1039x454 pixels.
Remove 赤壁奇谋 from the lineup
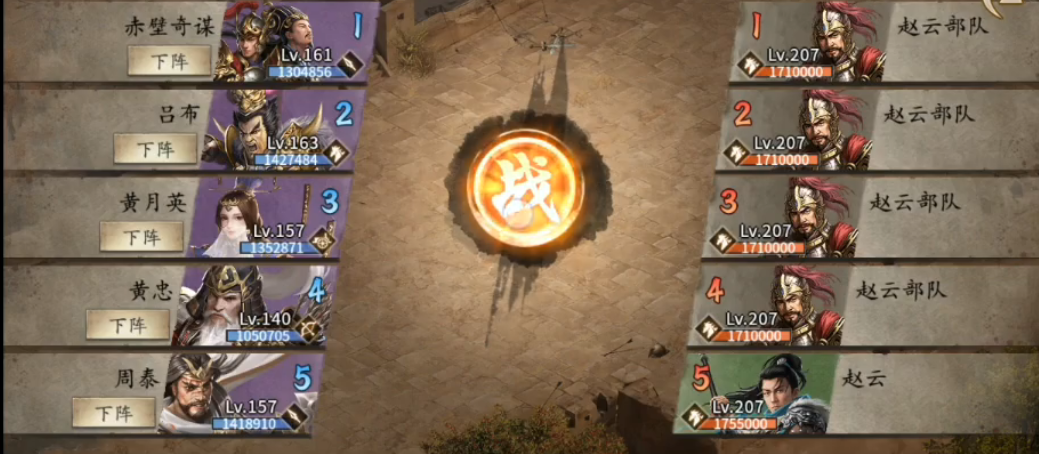169,61
